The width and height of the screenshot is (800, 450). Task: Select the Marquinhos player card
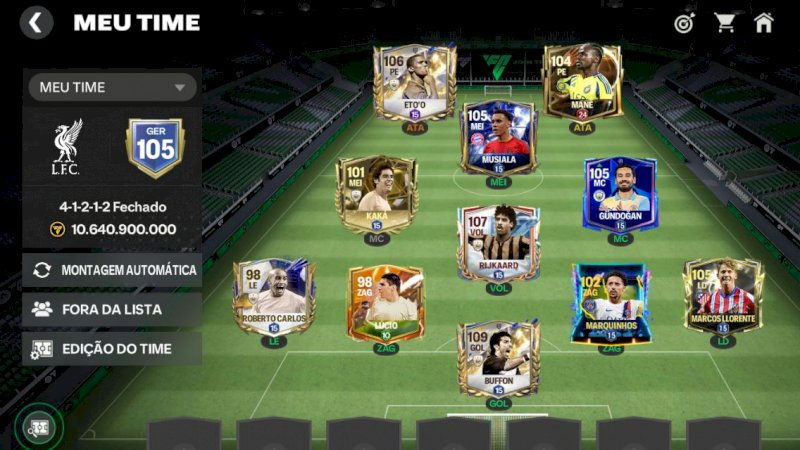[610, 302]
